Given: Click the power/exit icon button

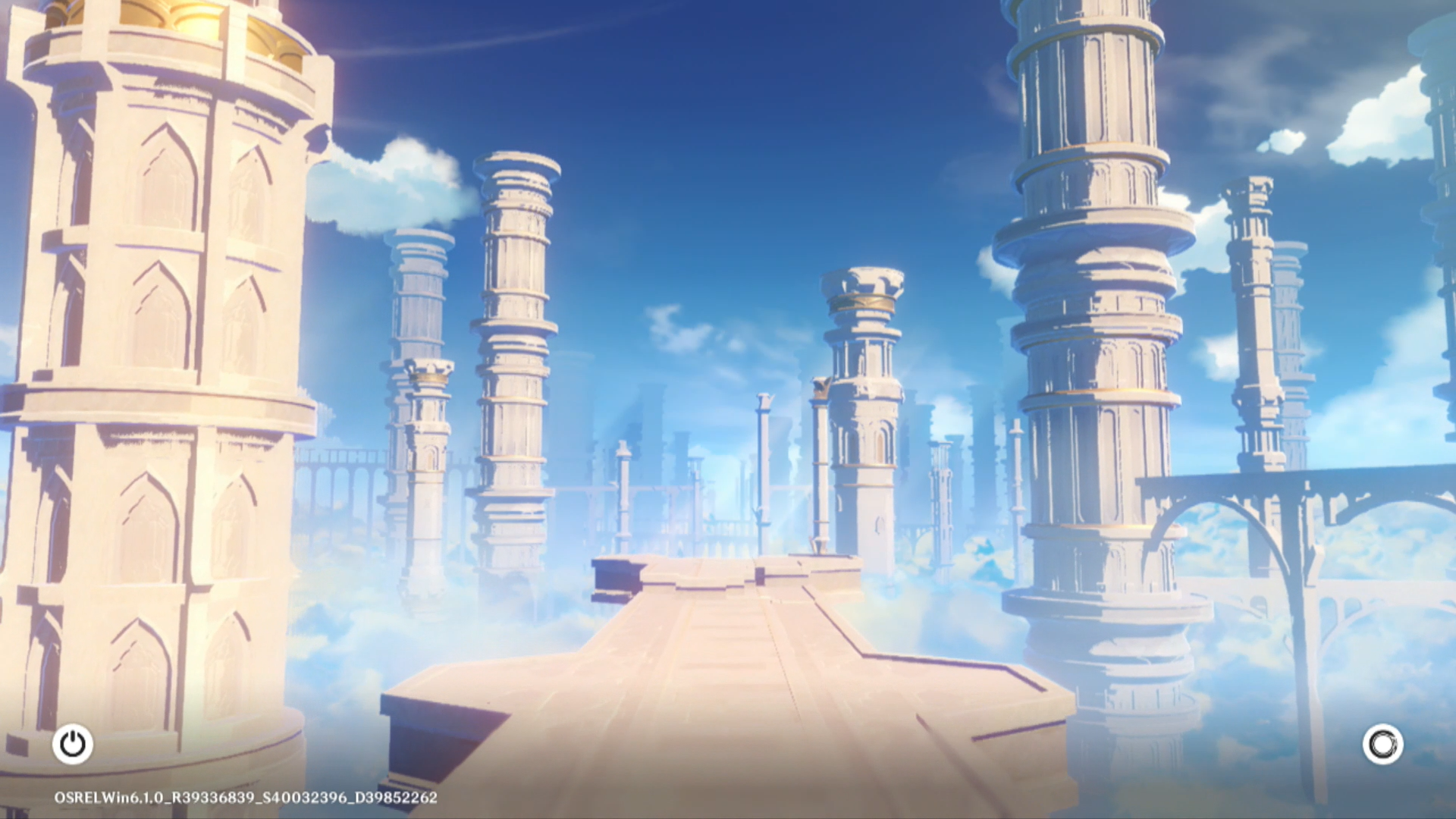Looking at the screenshot, I should [x=73, y=744].
